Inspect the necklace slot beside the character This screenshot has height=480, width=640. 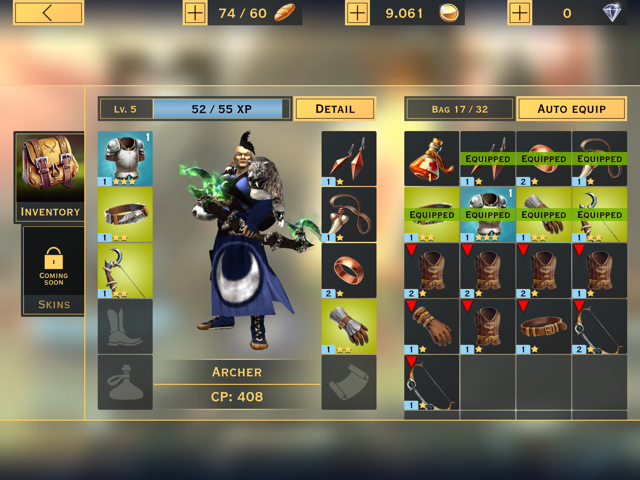349,214
